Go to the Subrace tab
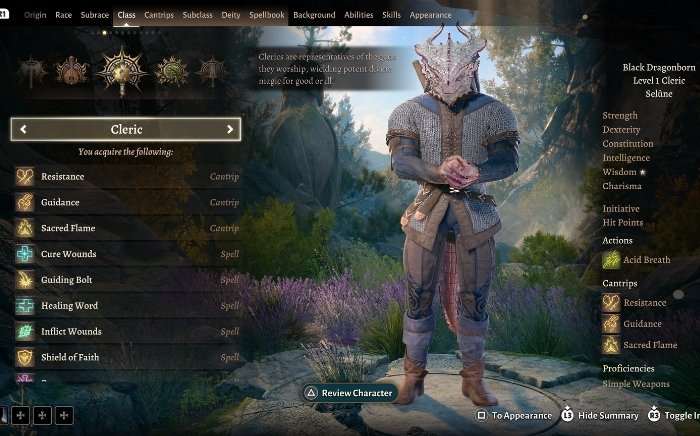The height and width of the screenshot is (436, 700). (95, 15)
